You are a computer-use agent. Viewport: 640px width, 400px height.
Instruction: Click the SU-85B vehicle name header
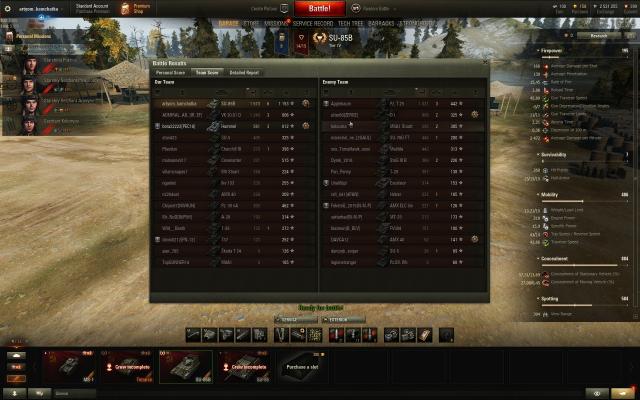coord(340,38)
